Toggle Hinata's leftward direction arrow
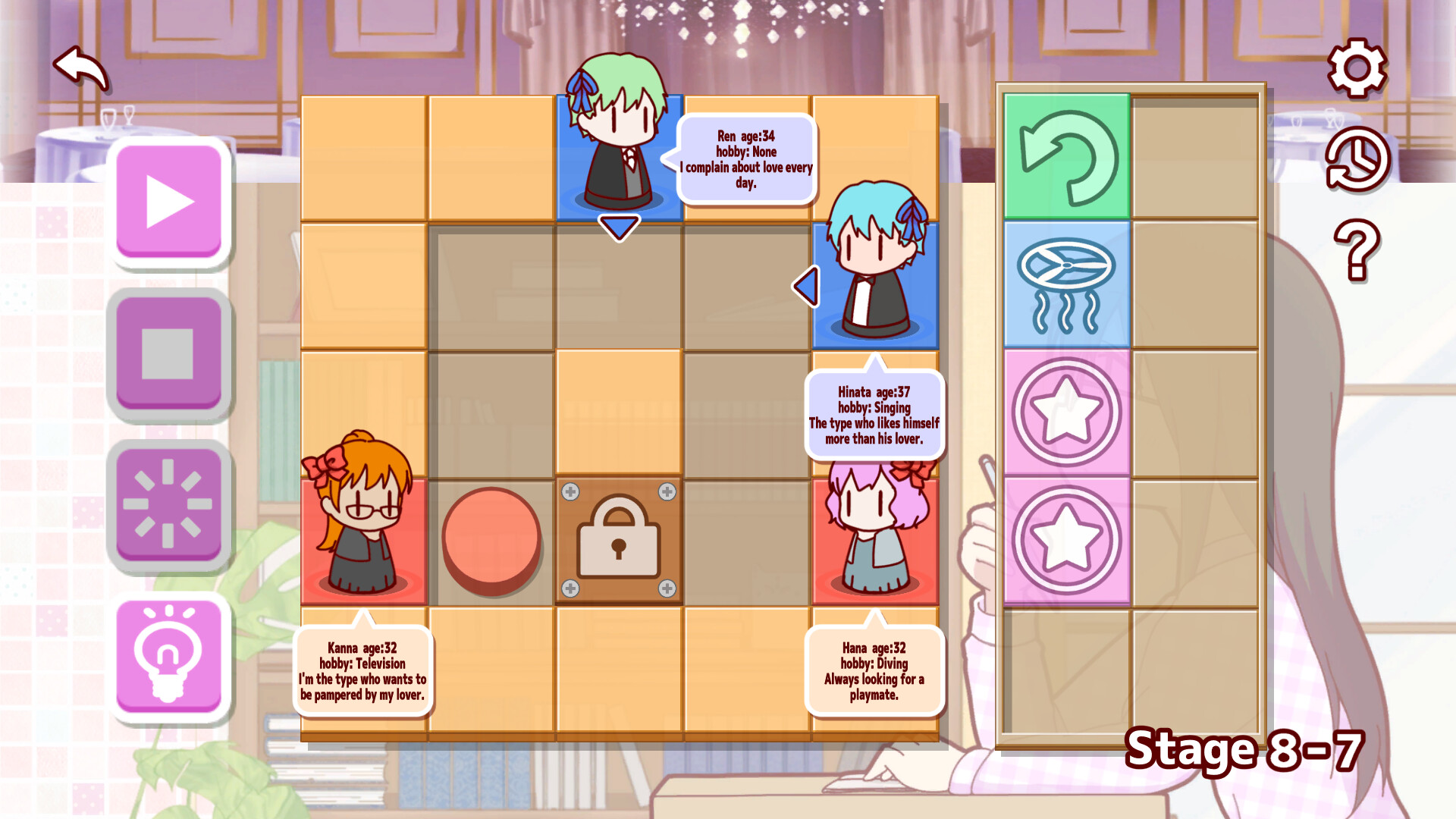The height and width of the screenshot is (819, 1456). pos(806,286)
